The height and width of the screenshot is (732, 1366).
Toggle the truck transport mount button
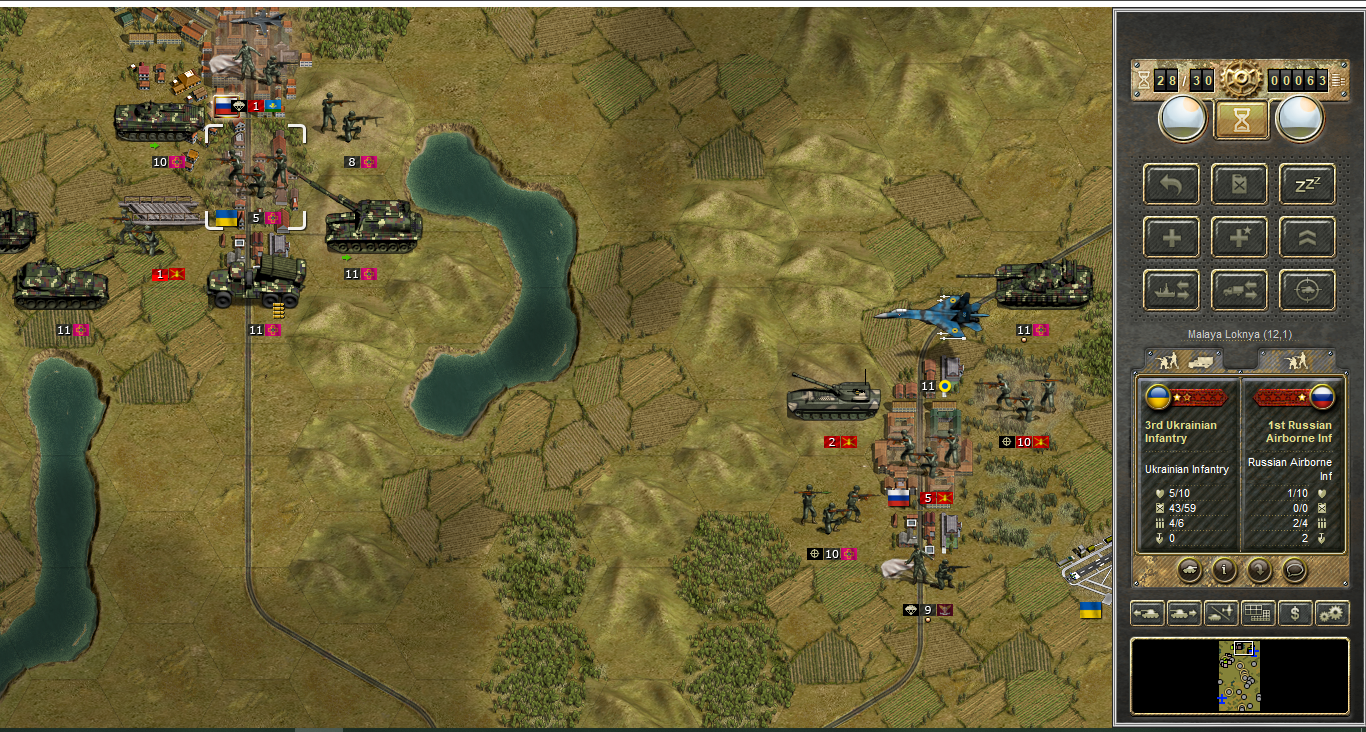click(x=1240, y=290)
